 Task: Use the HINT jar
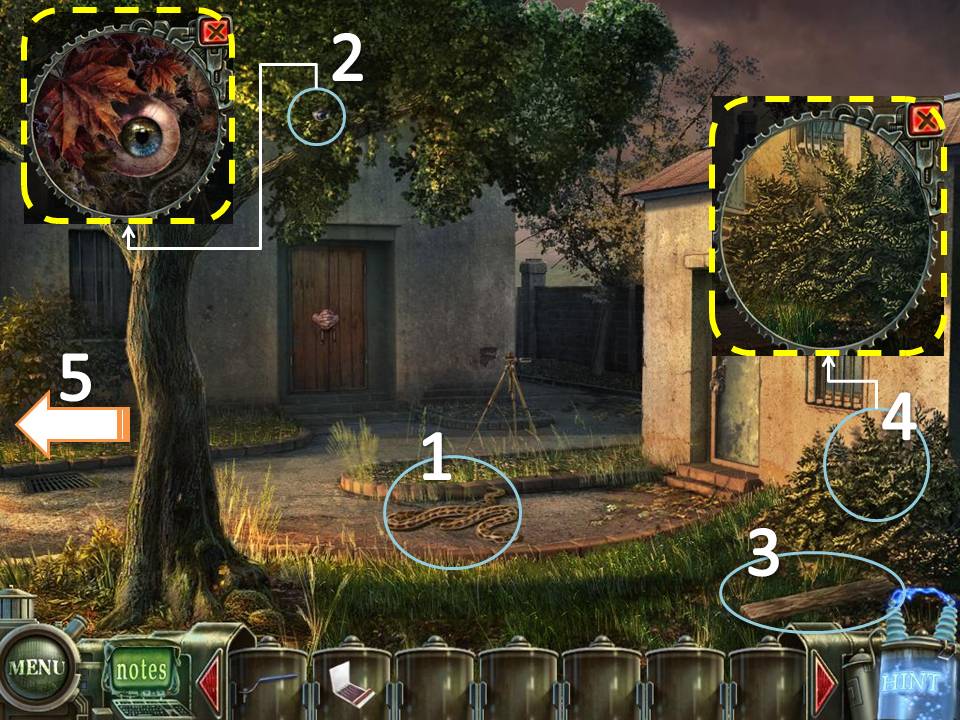coord(910,682)
